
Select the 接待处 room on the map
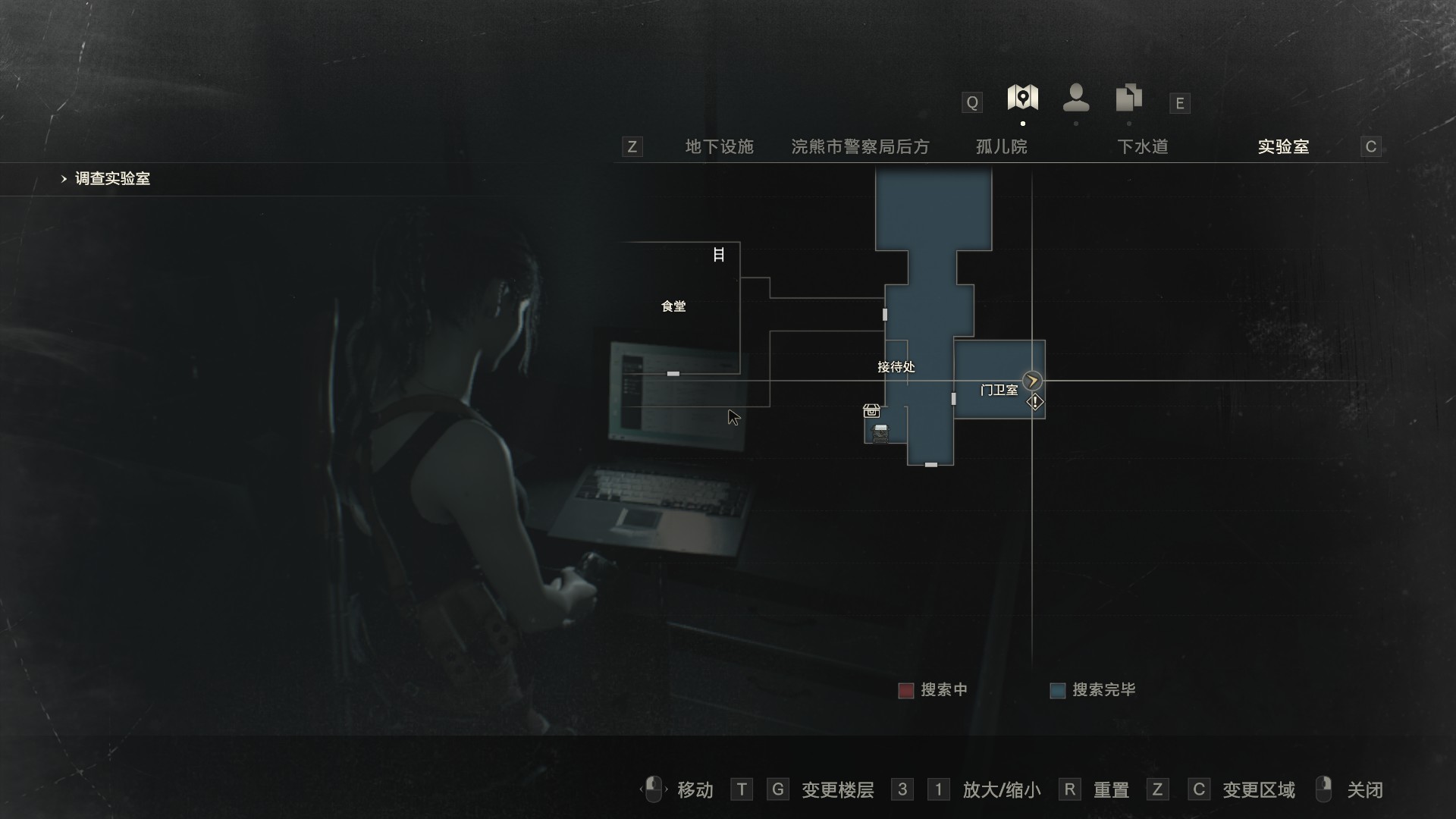[896, 367]
